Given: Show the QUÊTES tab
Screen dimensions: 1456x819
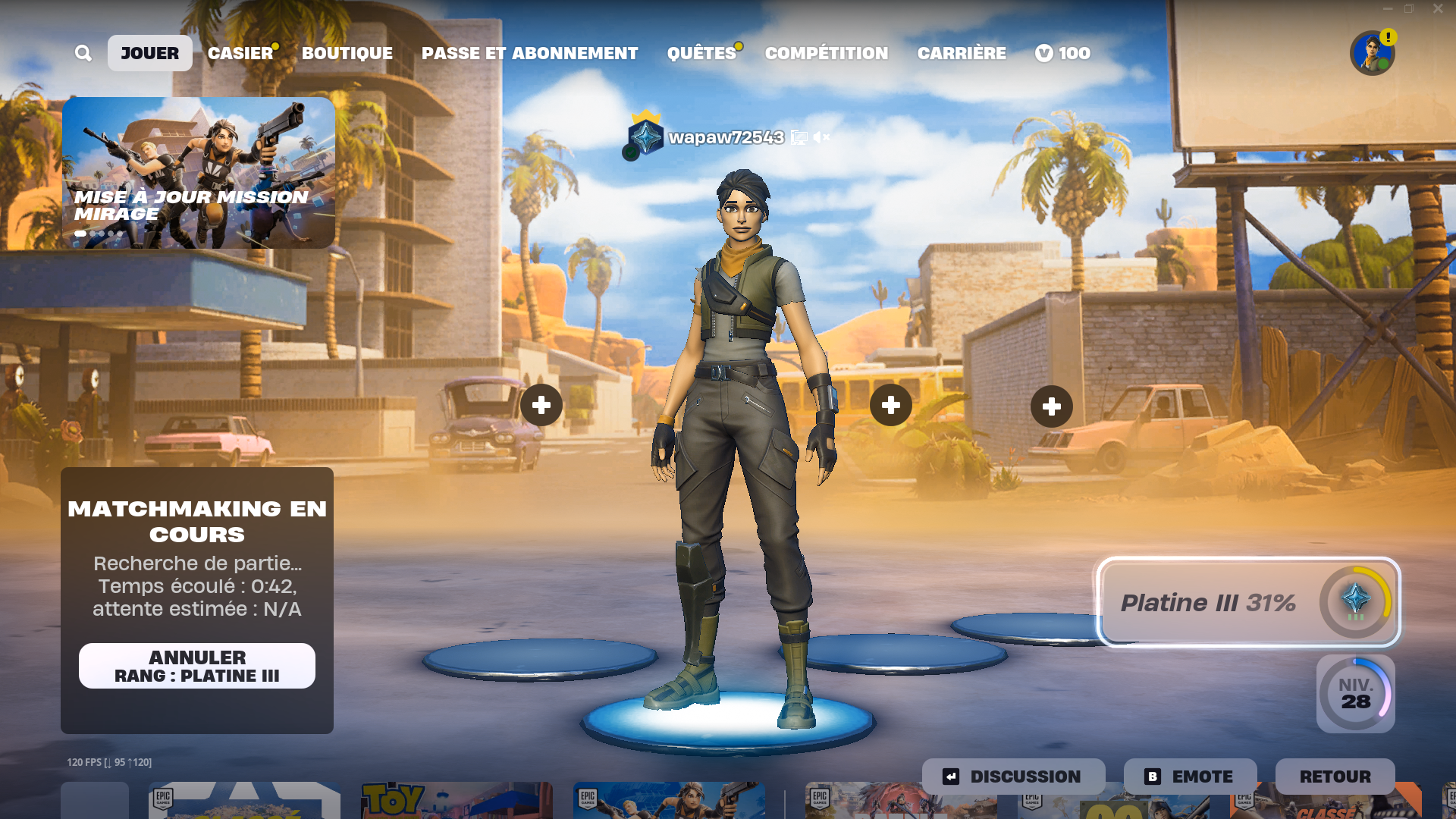Looking at the screenshot, I should pos(701,53).
